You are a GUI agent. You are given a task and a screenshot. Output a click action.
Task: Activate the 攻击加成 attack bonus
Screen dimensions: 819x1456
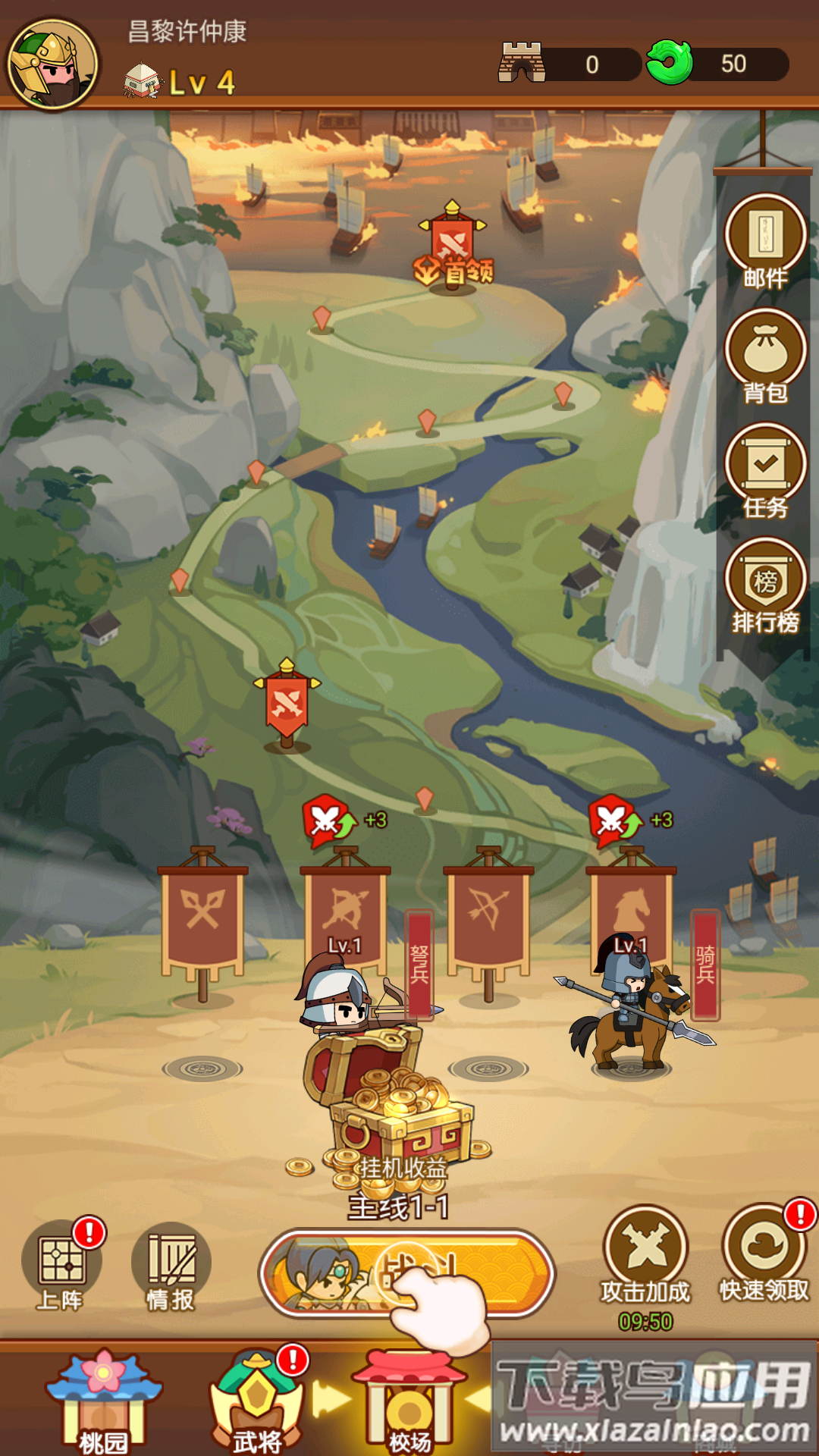(645, 1251)
